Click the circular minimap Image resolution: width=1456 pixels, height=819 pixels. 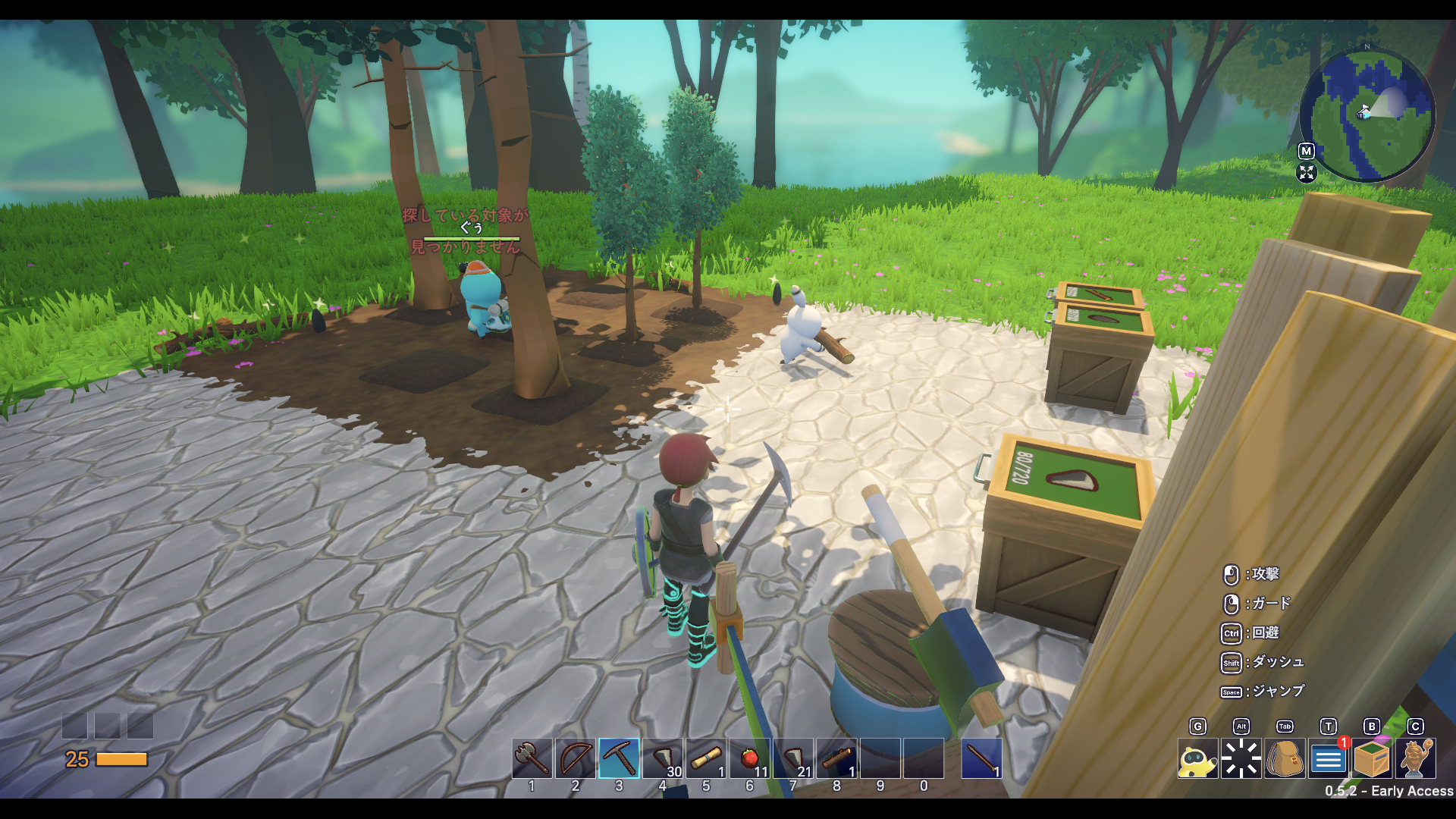pos(1367,115)
